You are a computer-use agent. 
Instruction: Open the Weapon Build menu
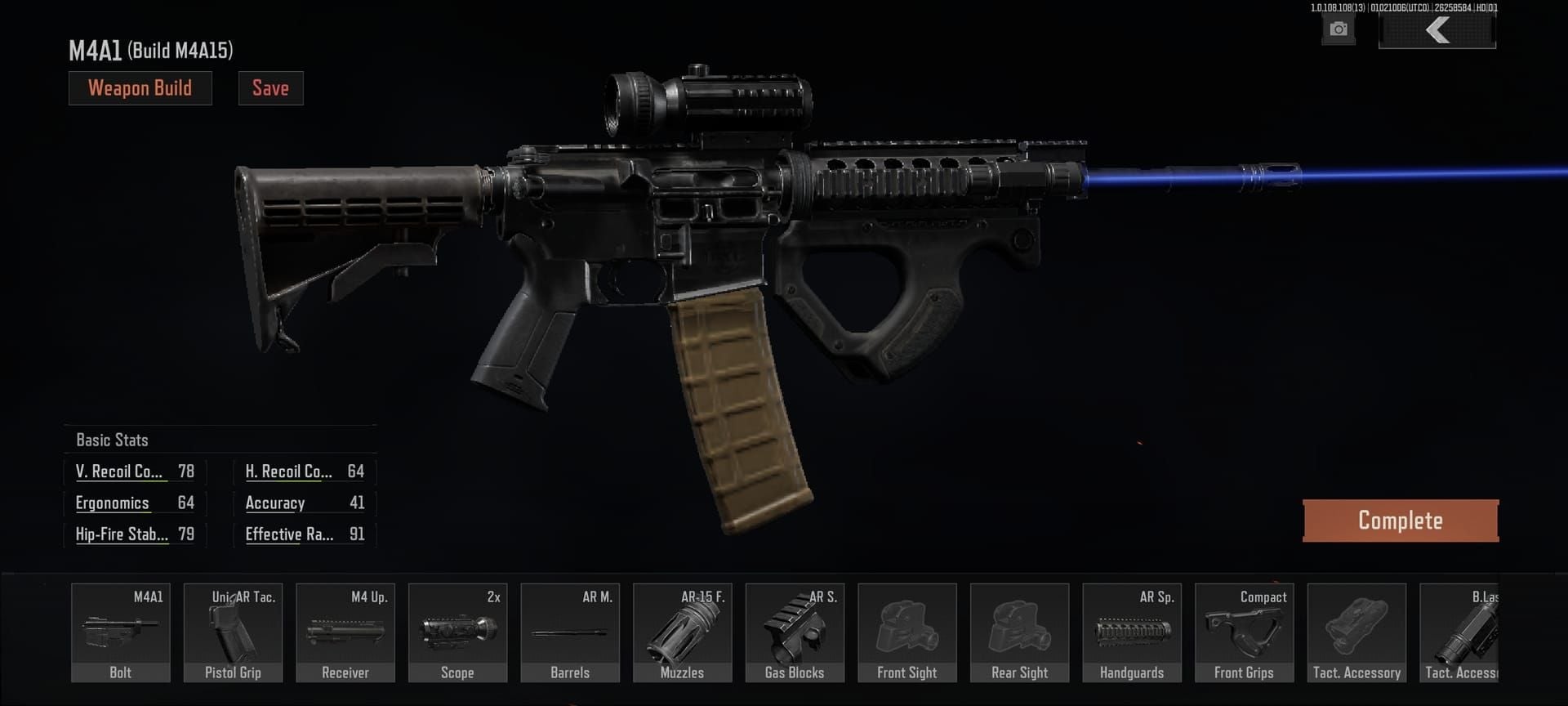coord(140,88)
